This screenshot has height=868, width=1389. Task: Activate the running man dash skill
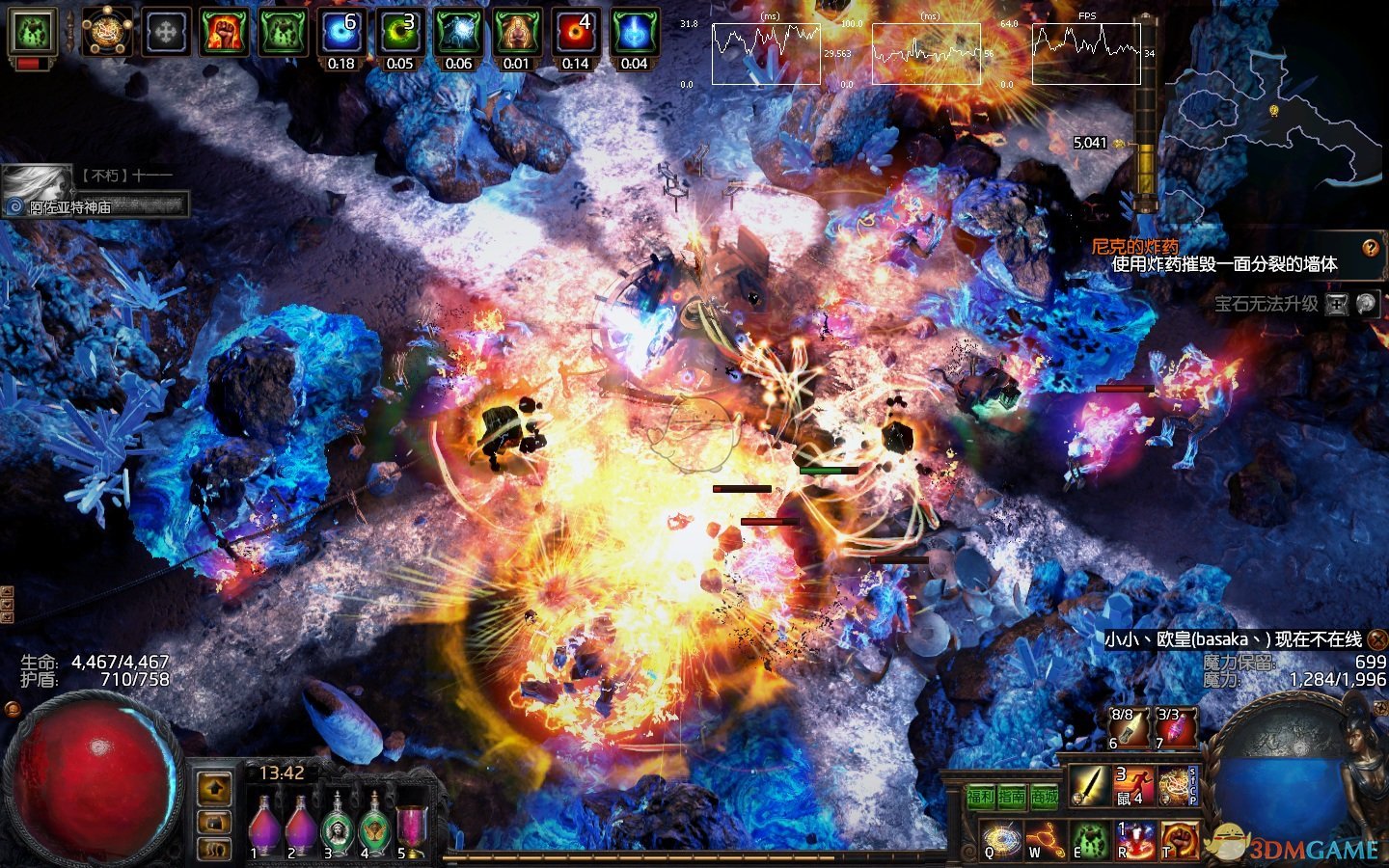pos(1135,786)
